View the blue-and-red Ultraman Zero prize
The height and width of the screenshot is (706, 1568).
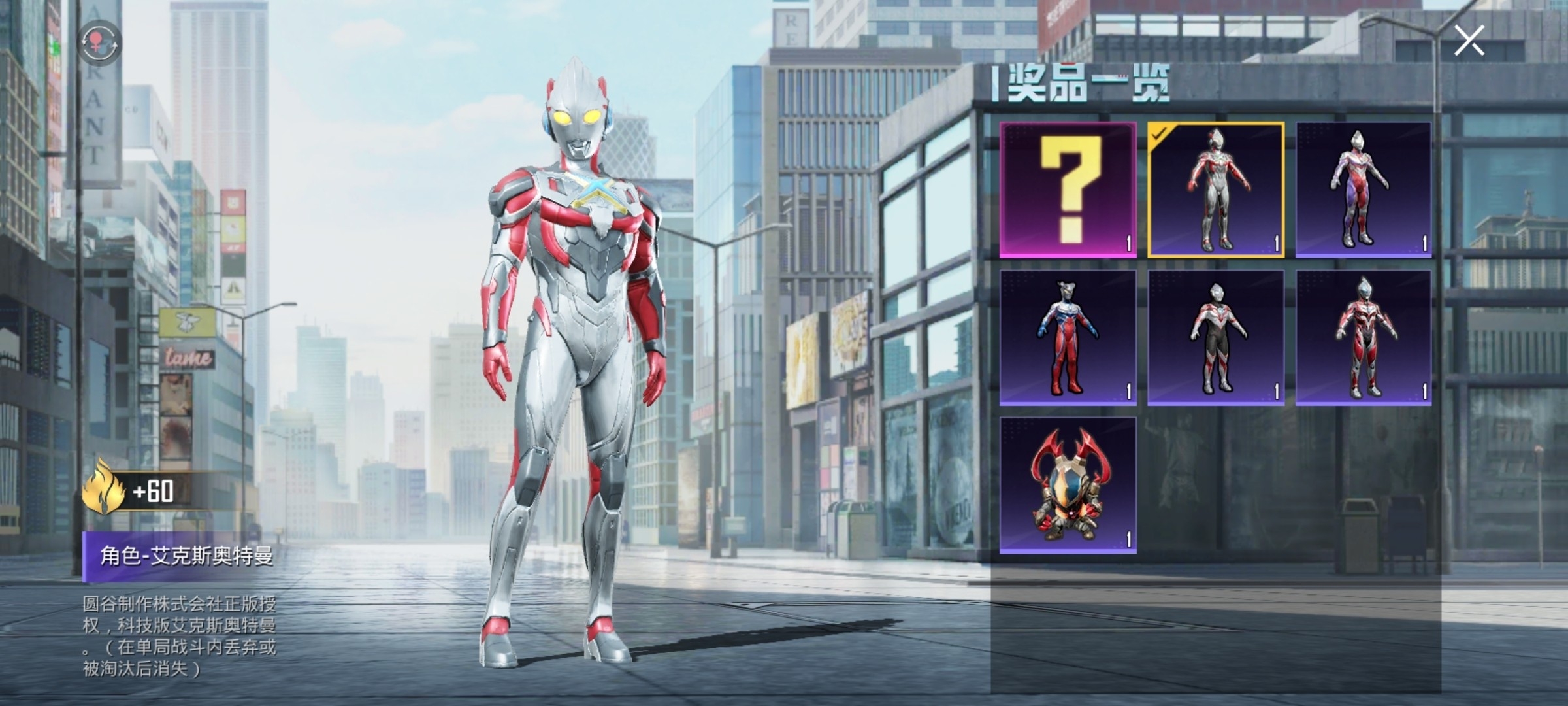click(1068, 337)
